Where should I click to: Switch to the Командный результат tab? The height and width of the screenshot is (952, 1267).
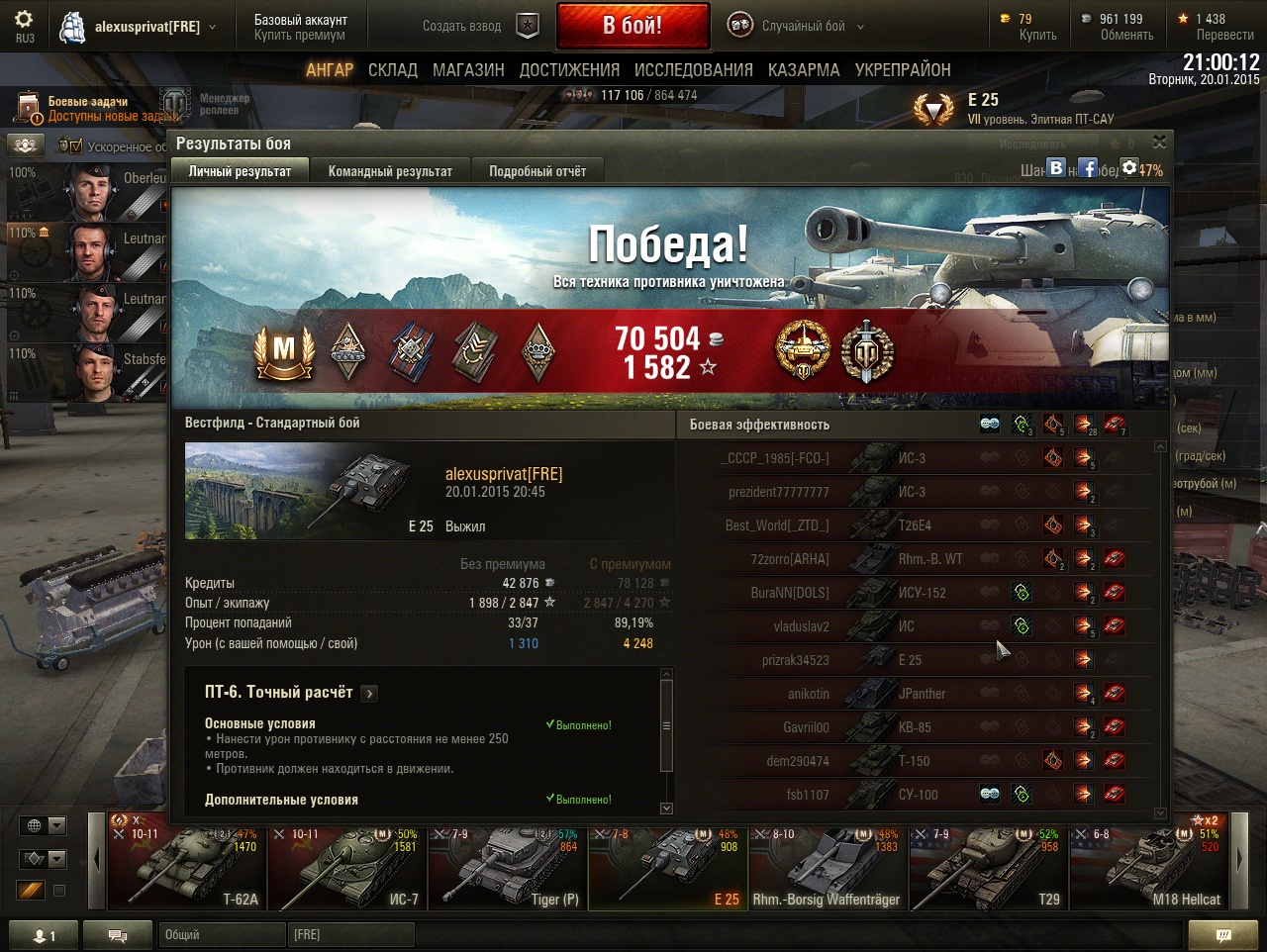click(x=390, y=171)
